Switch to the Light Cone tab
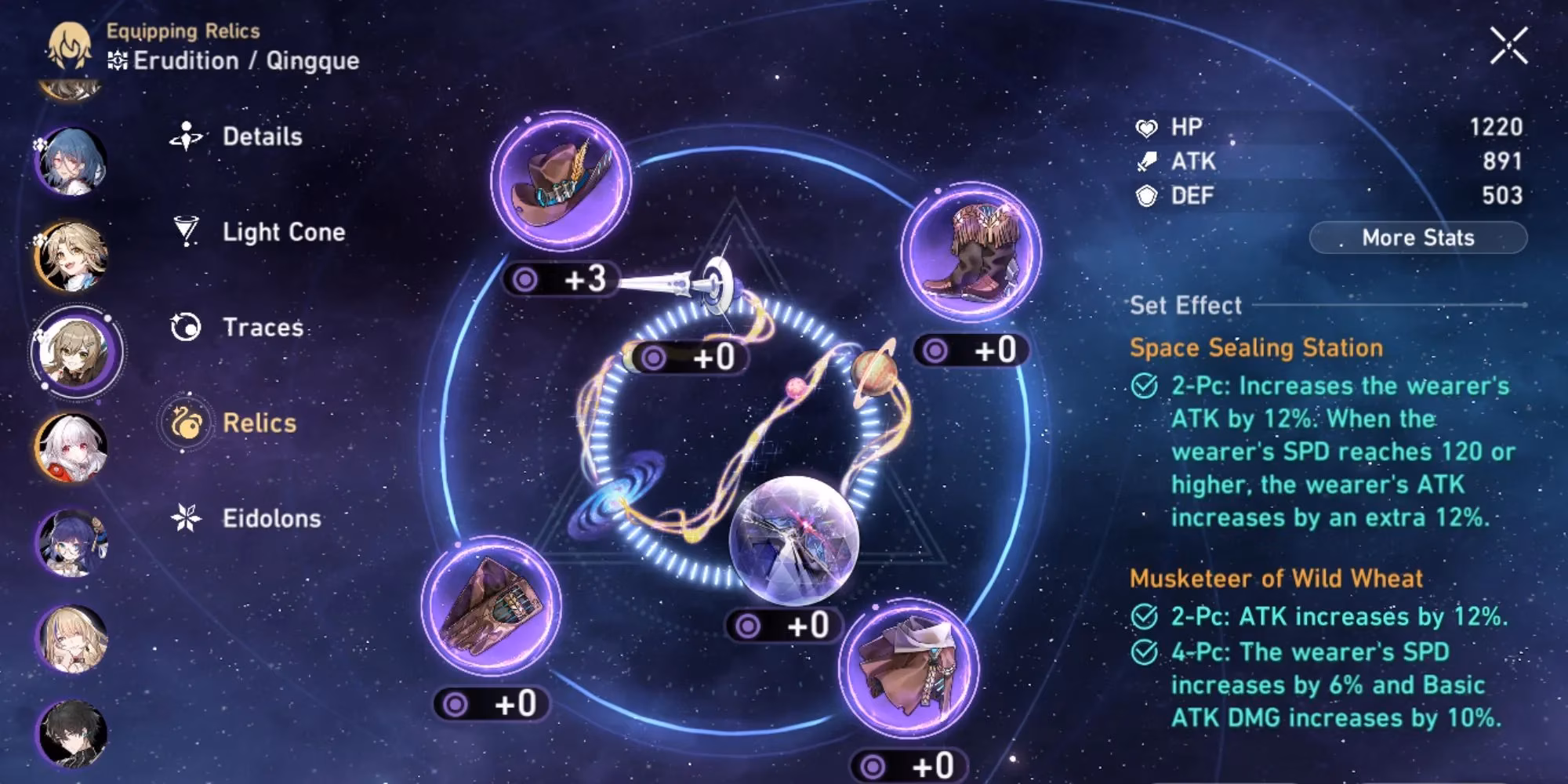 (282, 232)
